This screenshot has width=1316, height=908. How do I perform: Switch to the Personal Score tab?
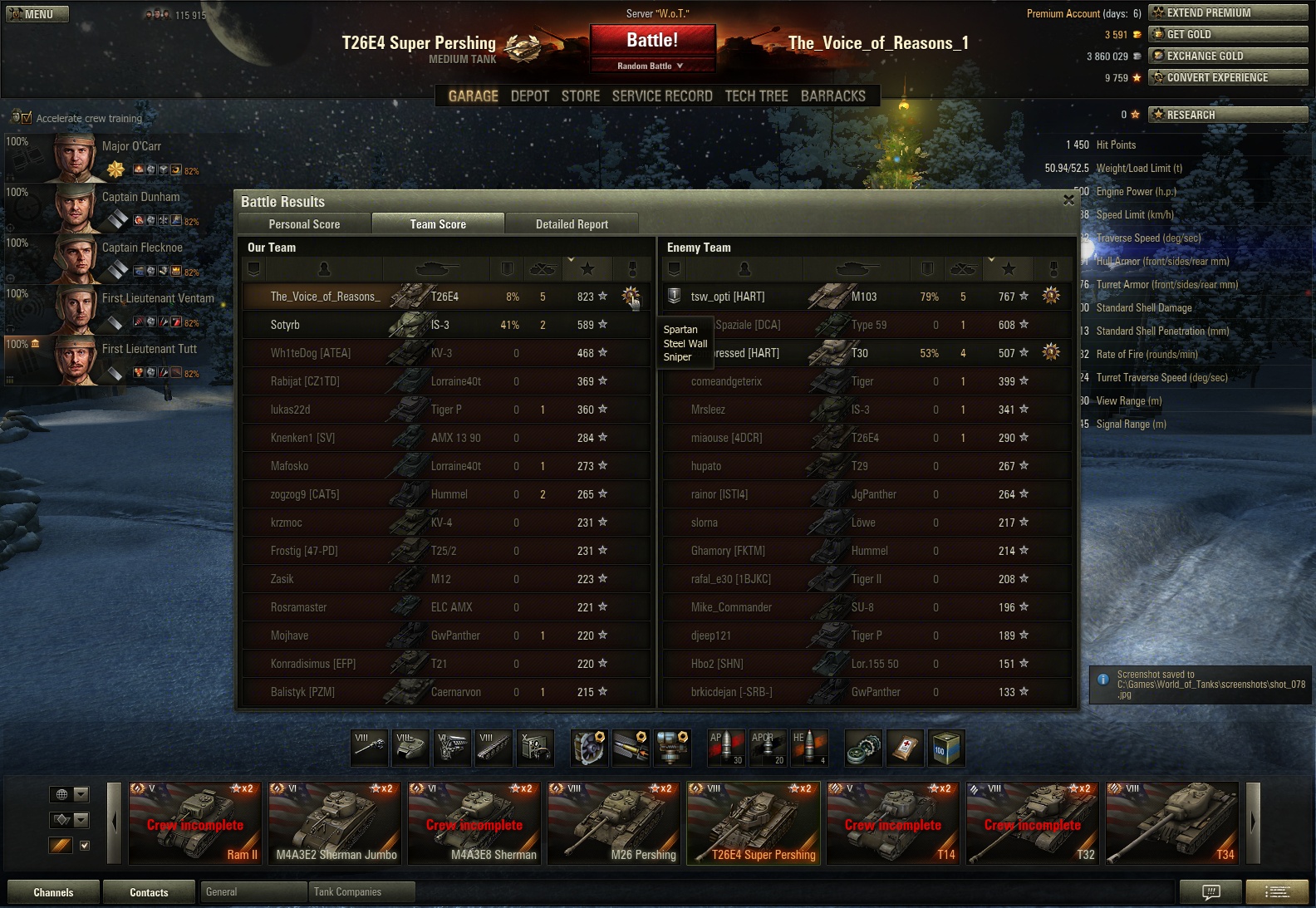[304, 224]
